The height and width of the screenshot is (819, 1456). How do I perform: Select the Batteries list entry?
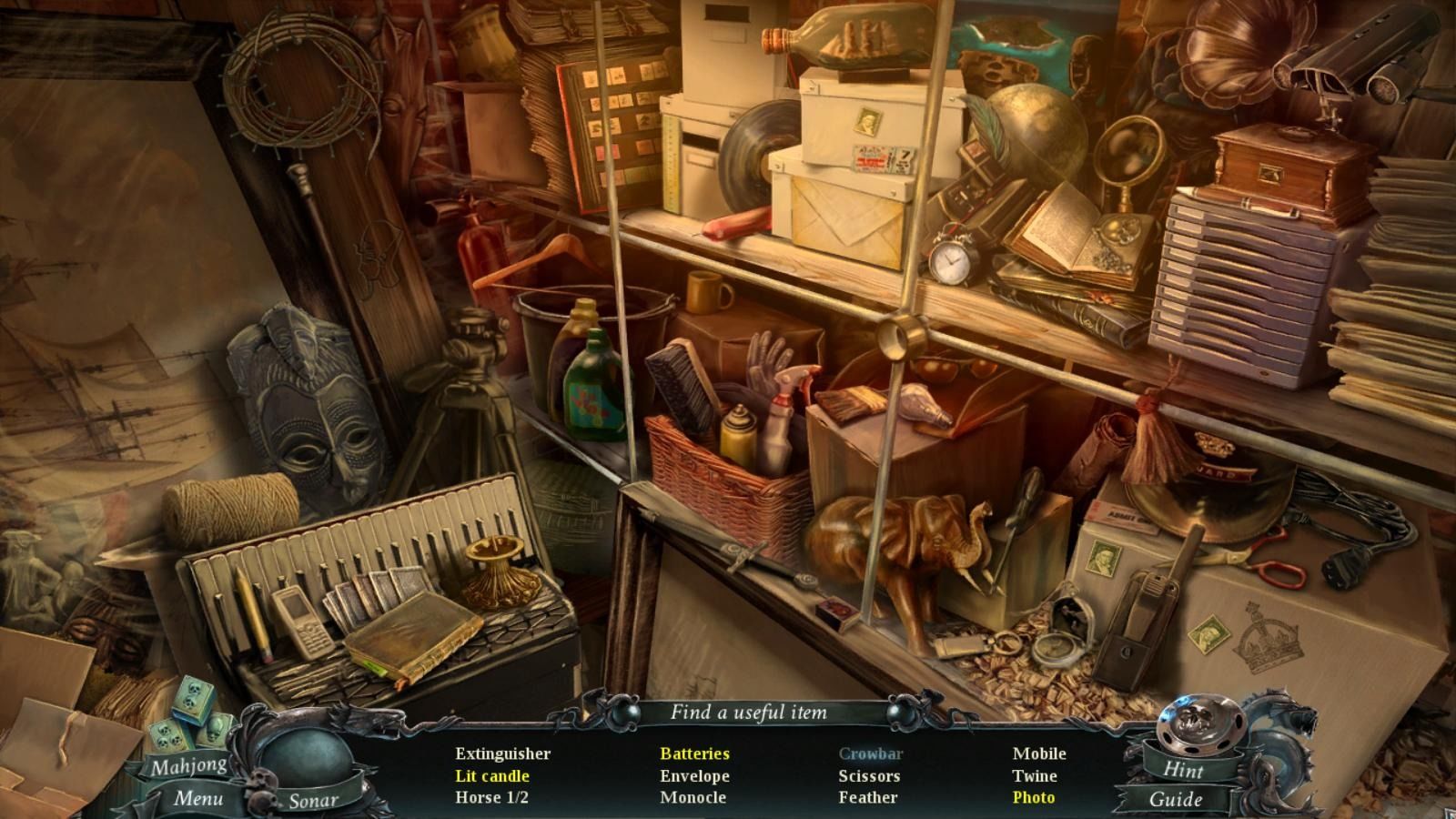(x=694, y=753)
